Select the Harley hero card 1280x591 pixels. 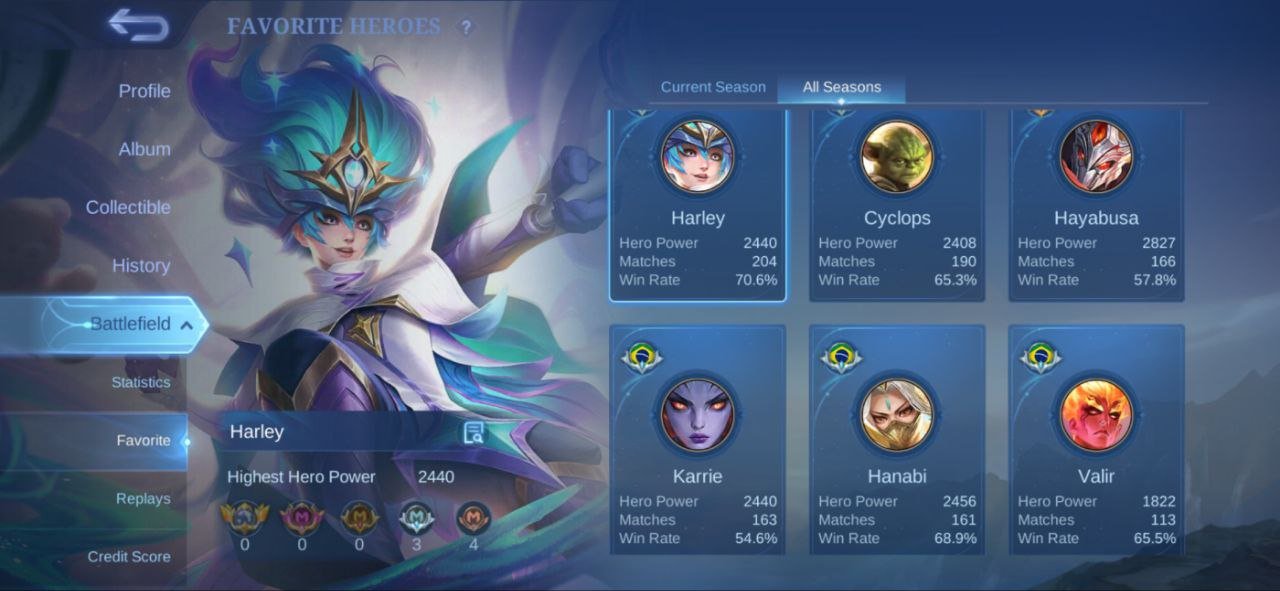click(x=697, y=205)
